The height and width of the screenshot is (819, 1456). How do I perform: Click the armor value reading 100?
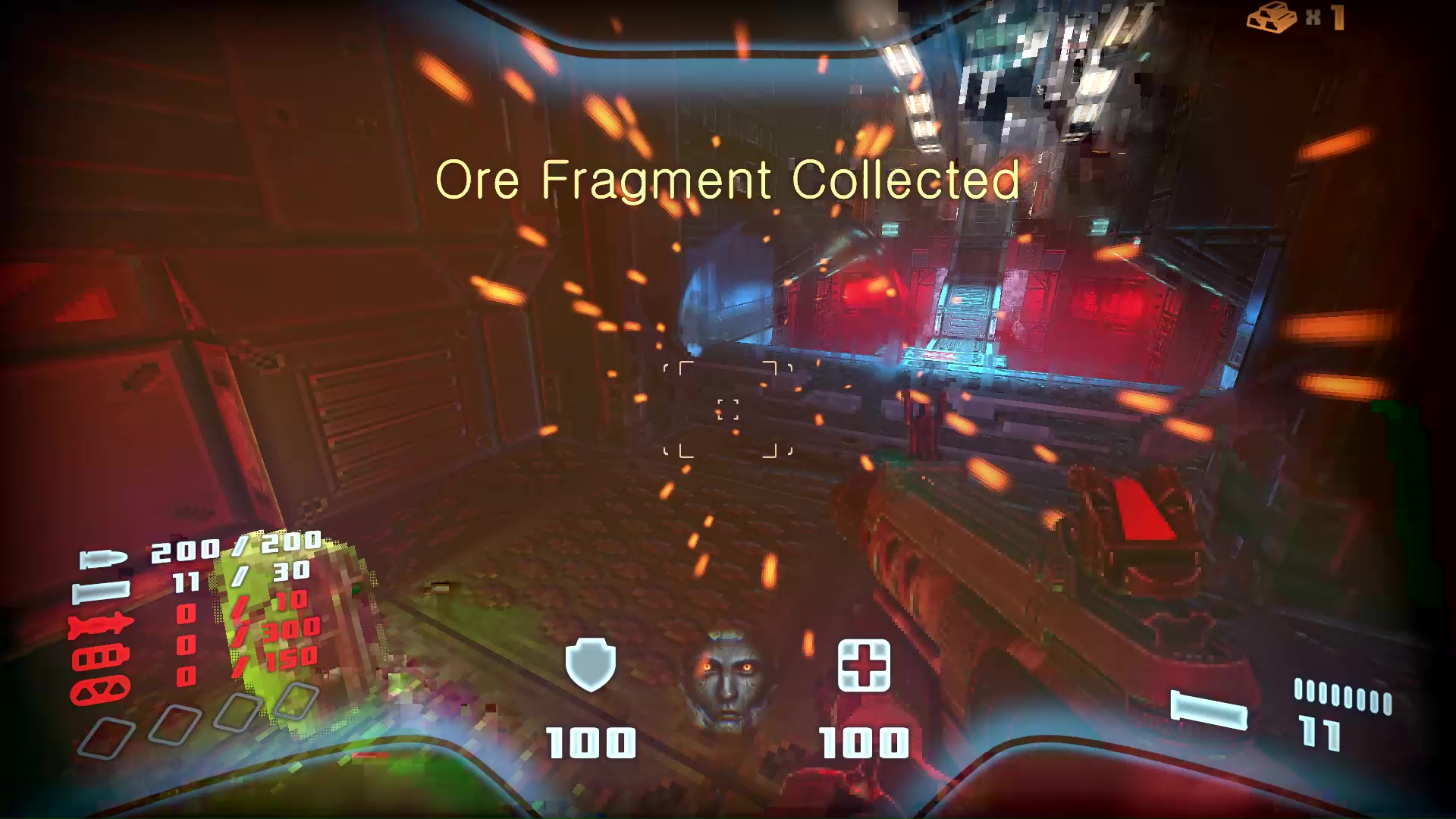(x=593, y=739)
